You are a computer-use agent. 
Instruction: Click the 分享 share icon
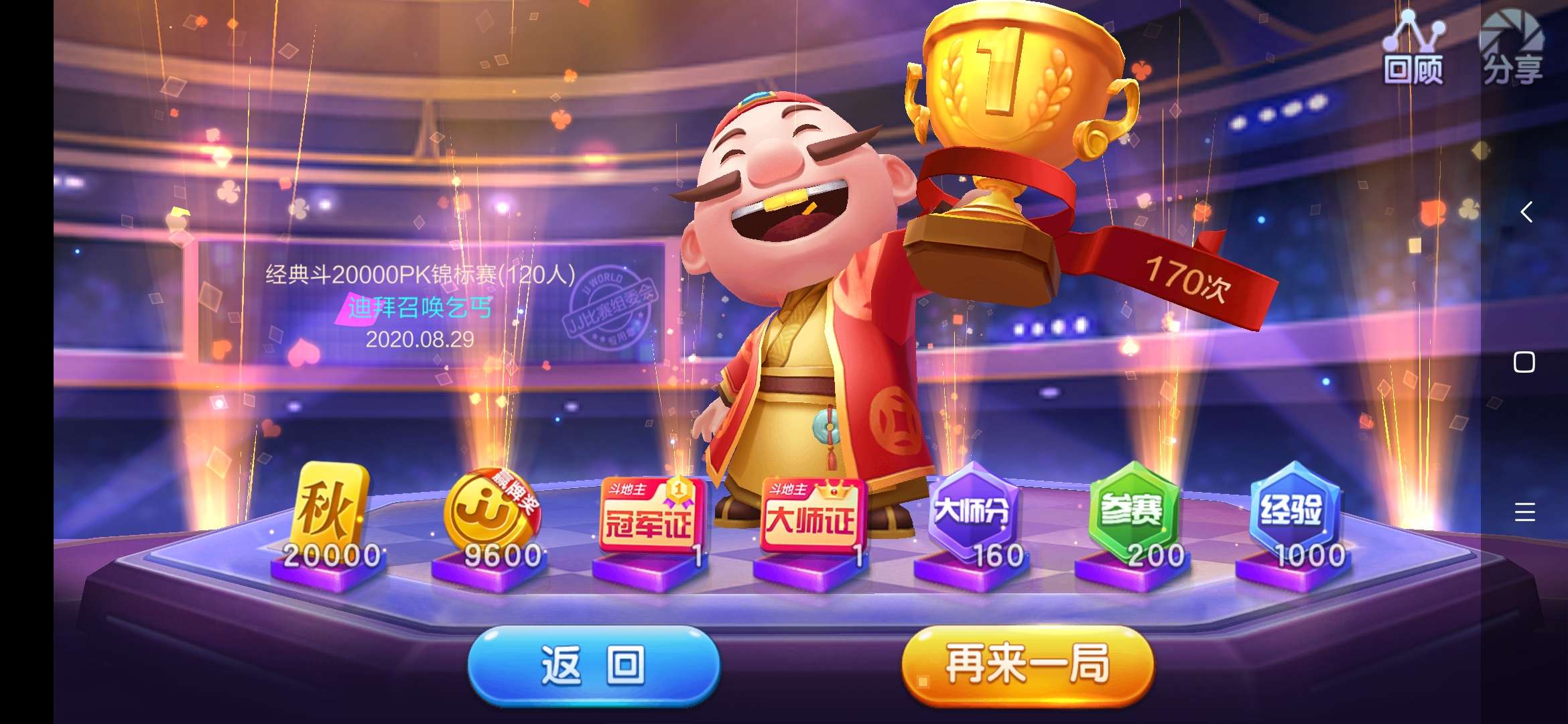1513,47
